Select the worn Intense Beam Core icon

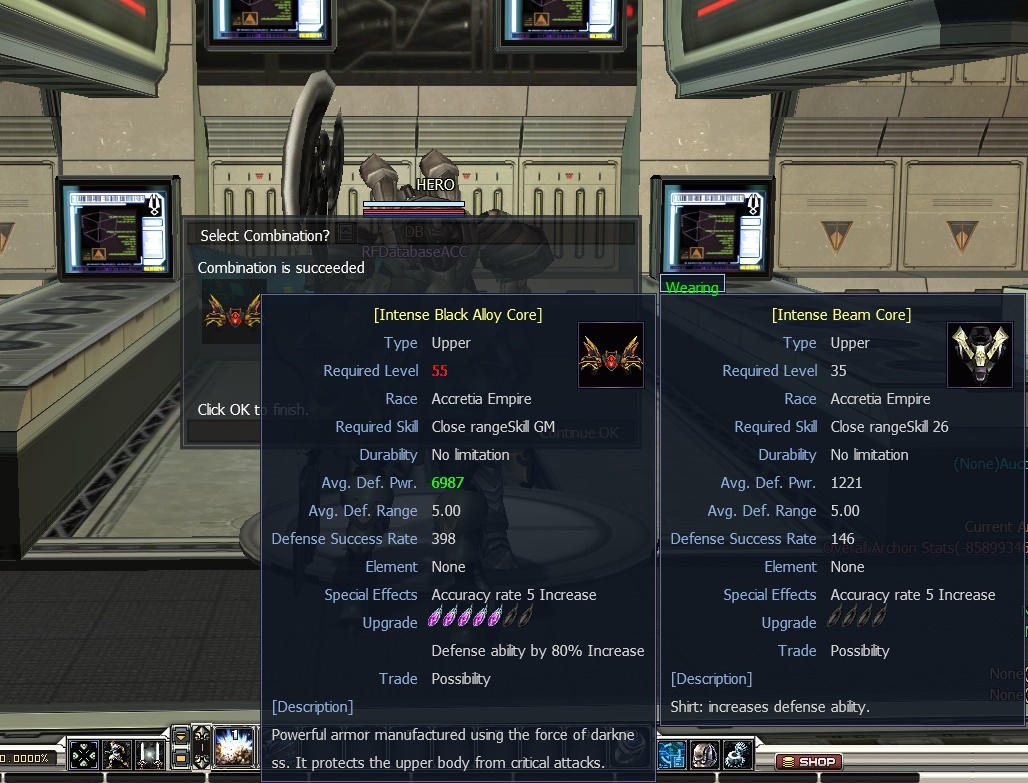980,355
